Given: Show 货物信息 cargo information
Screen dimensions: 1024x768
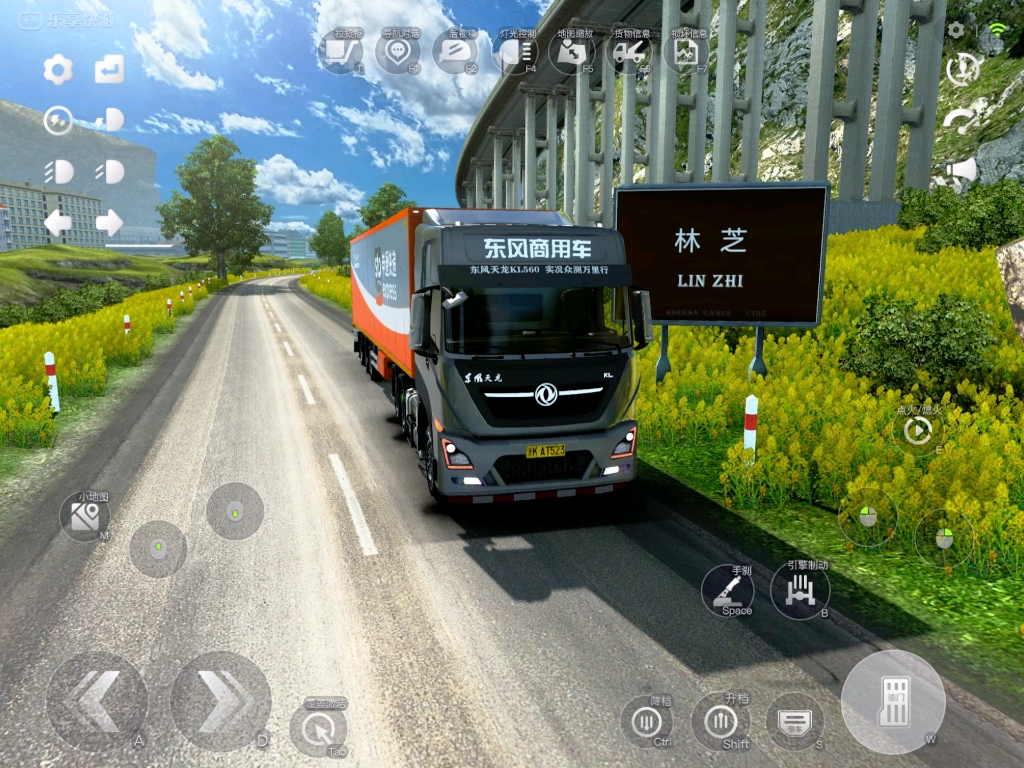Looking at the screenshot, I should [x=630, y=51].
